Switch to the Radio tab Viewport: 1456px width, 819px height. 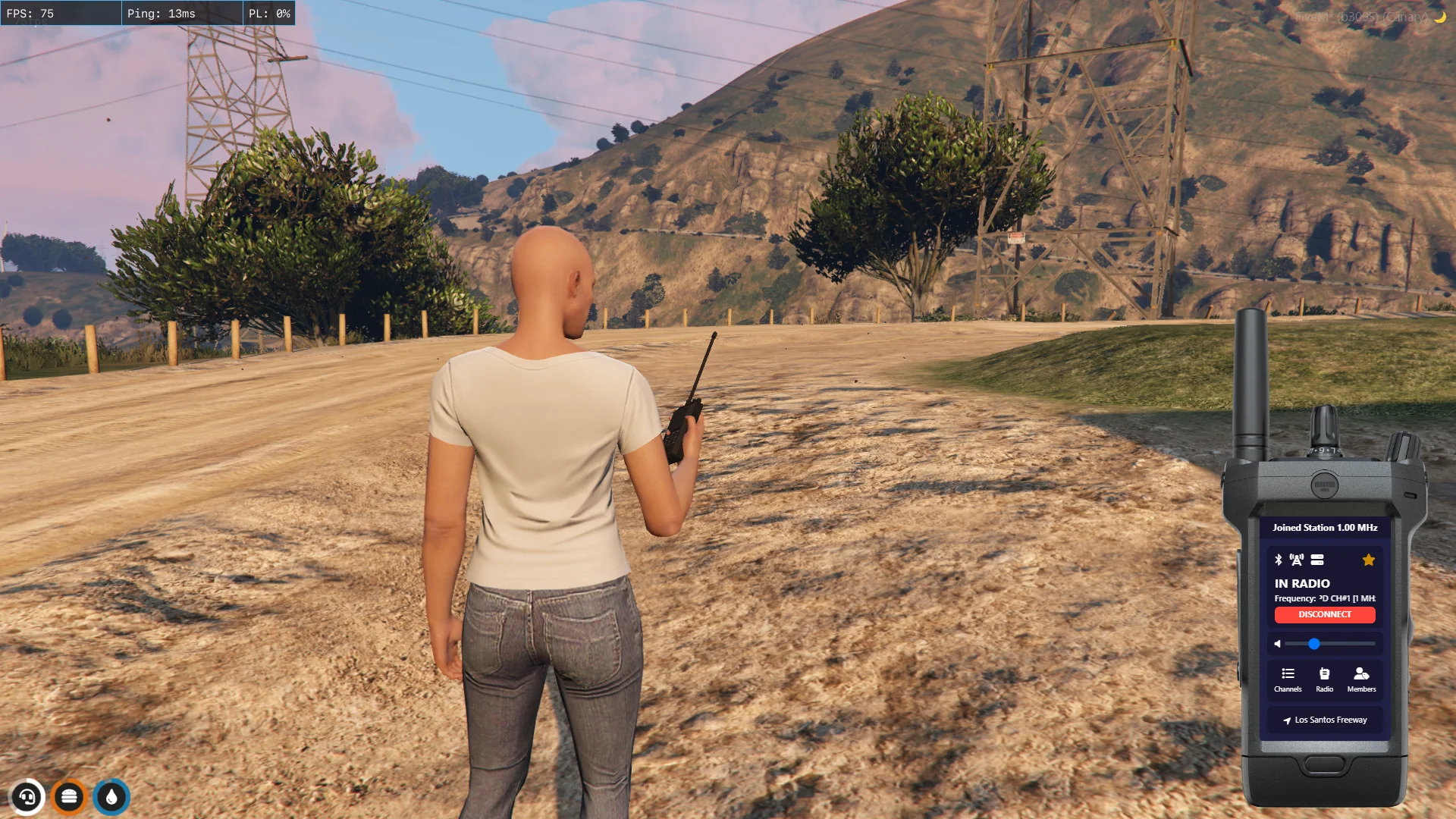[1324, 679]
